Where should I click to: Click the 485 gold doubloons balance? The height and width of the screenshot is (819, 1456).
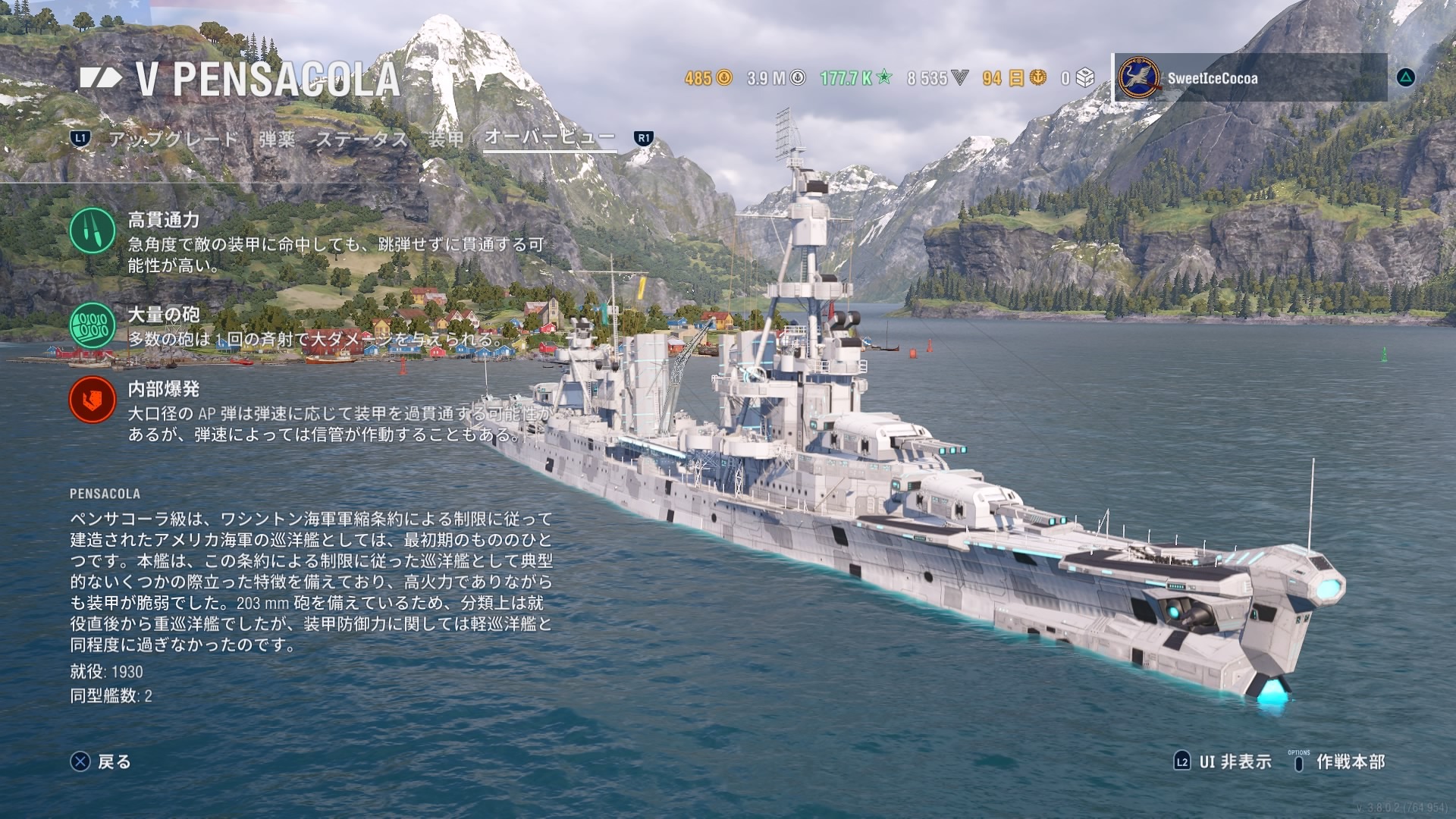(x=708, y=78)
